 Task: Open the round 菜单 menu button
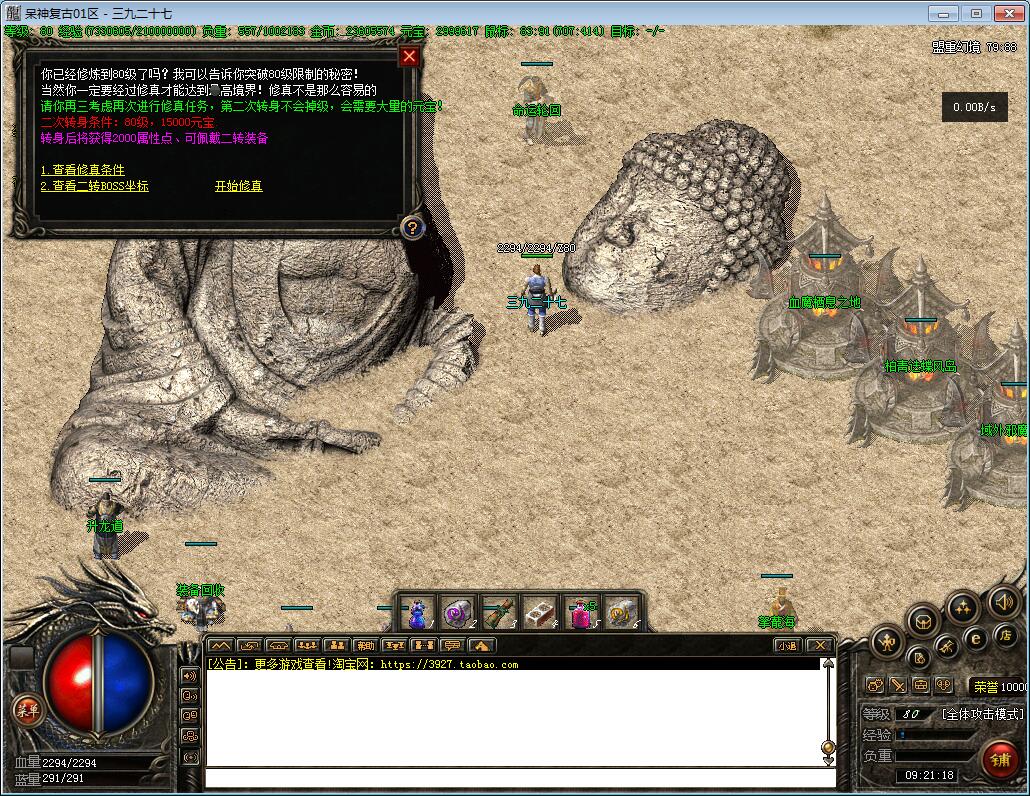(x=27, y=711)
